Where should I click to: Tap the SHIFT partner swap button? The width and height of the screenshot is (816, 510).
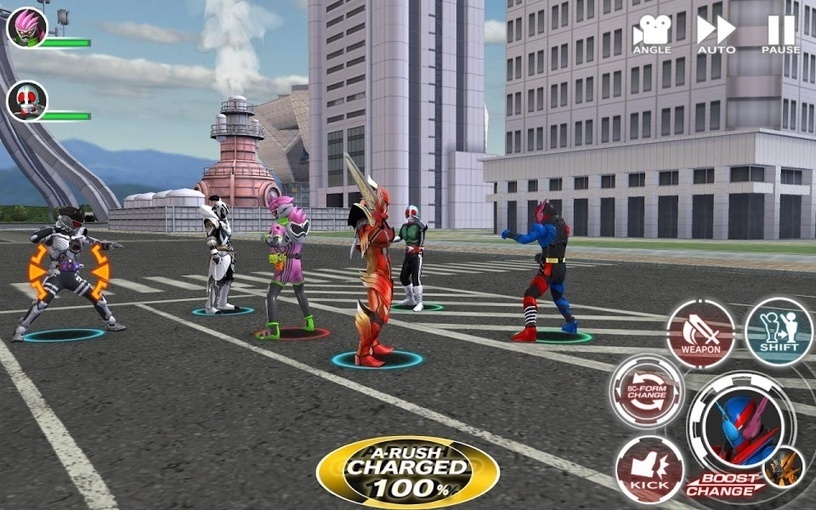(778, 331)
